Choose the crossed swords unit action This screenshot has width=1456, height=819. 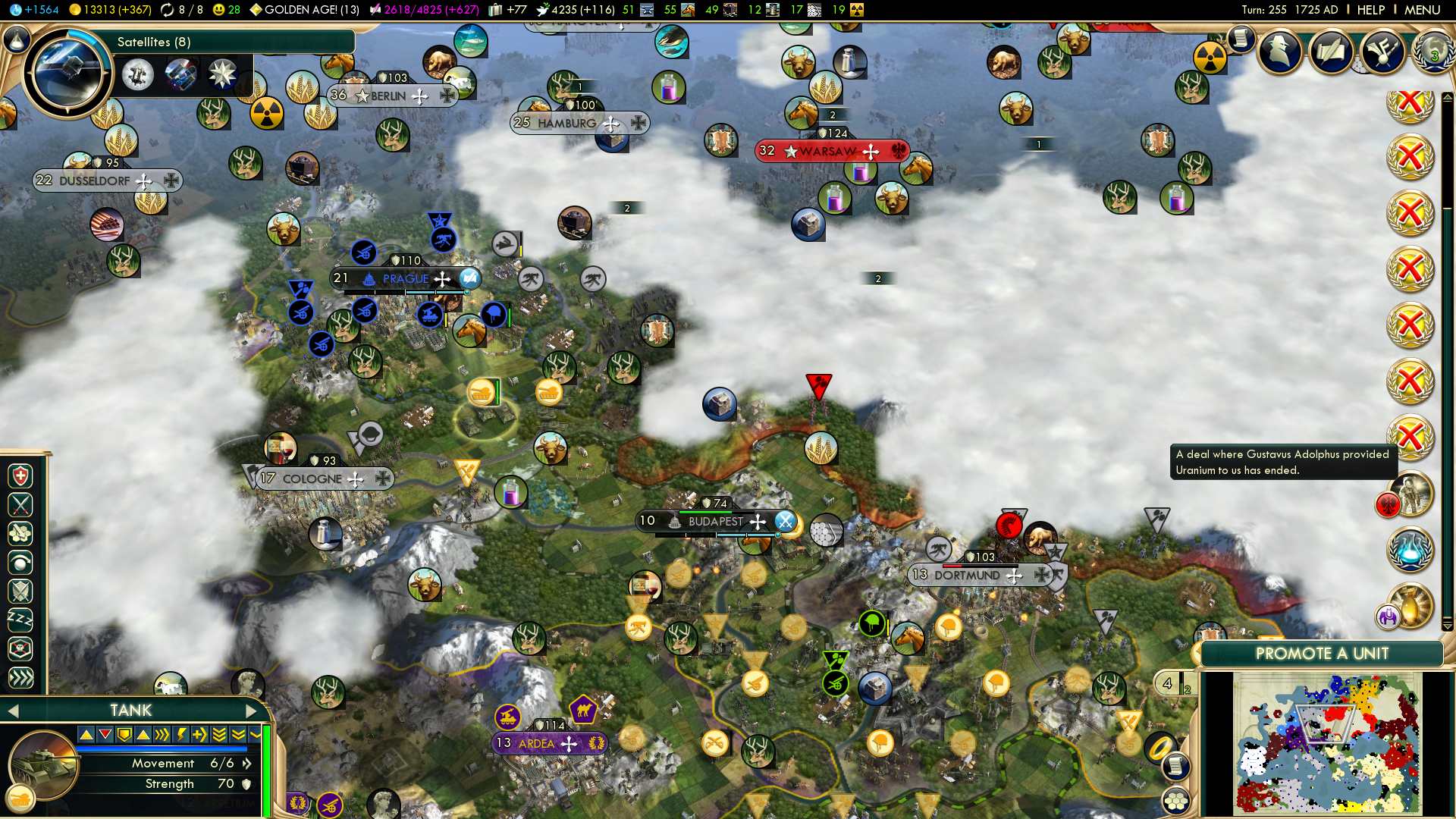(20, 505)
